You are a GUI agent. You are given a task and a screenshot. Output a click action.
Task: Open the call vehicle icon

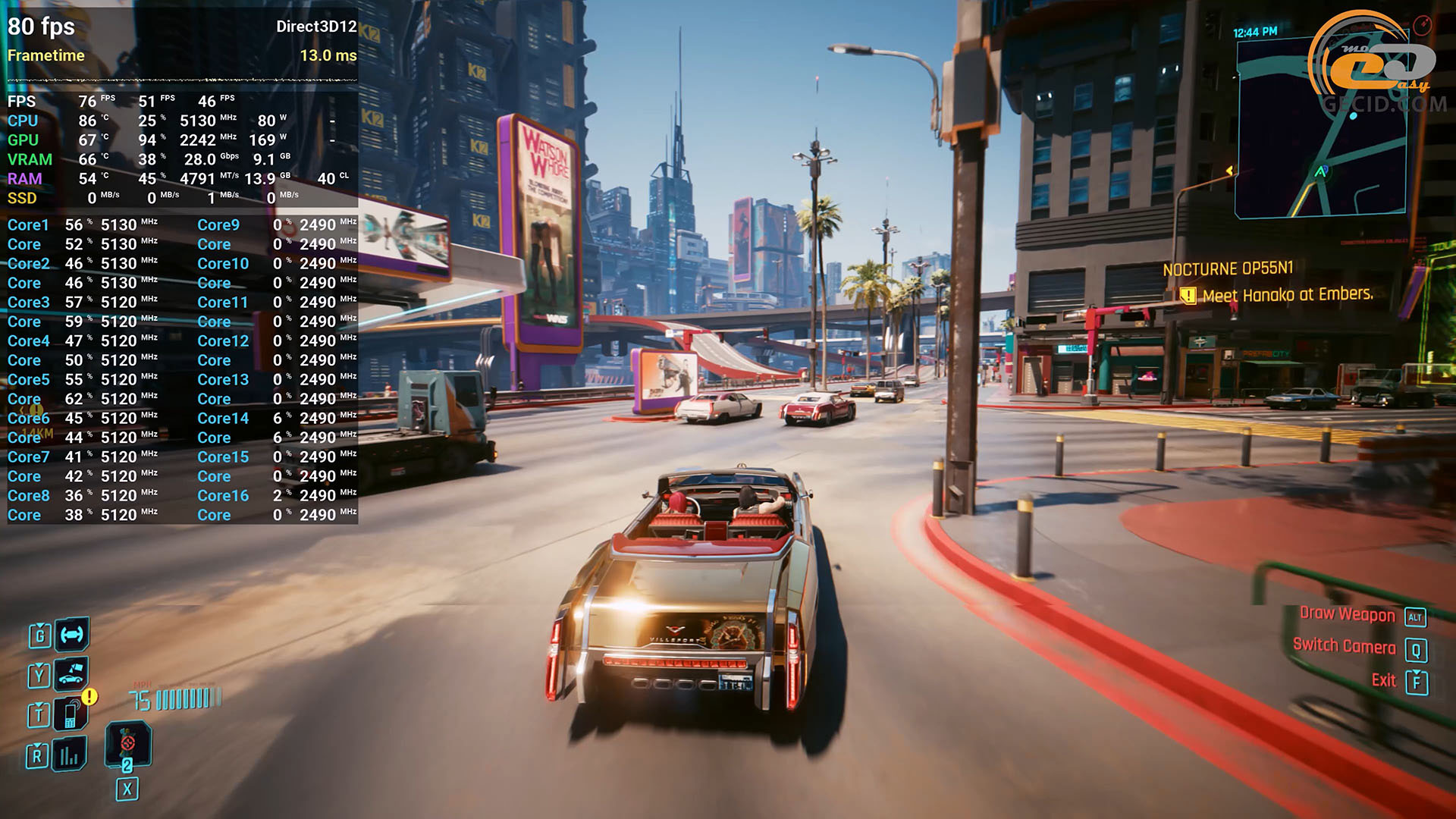[71, 673]
